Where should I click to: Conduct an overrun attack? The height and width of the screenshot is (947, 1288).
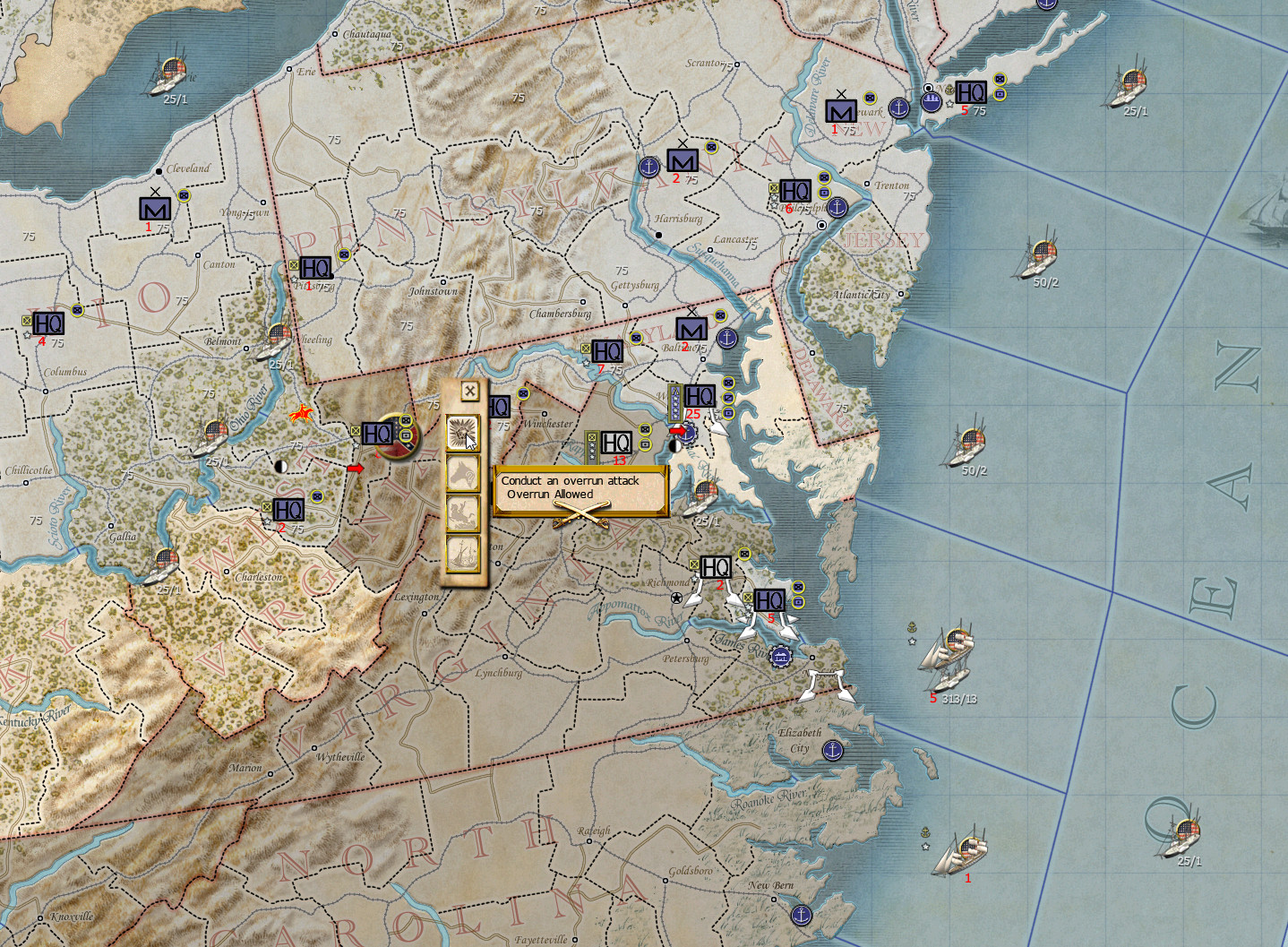(x=463, y=434)
